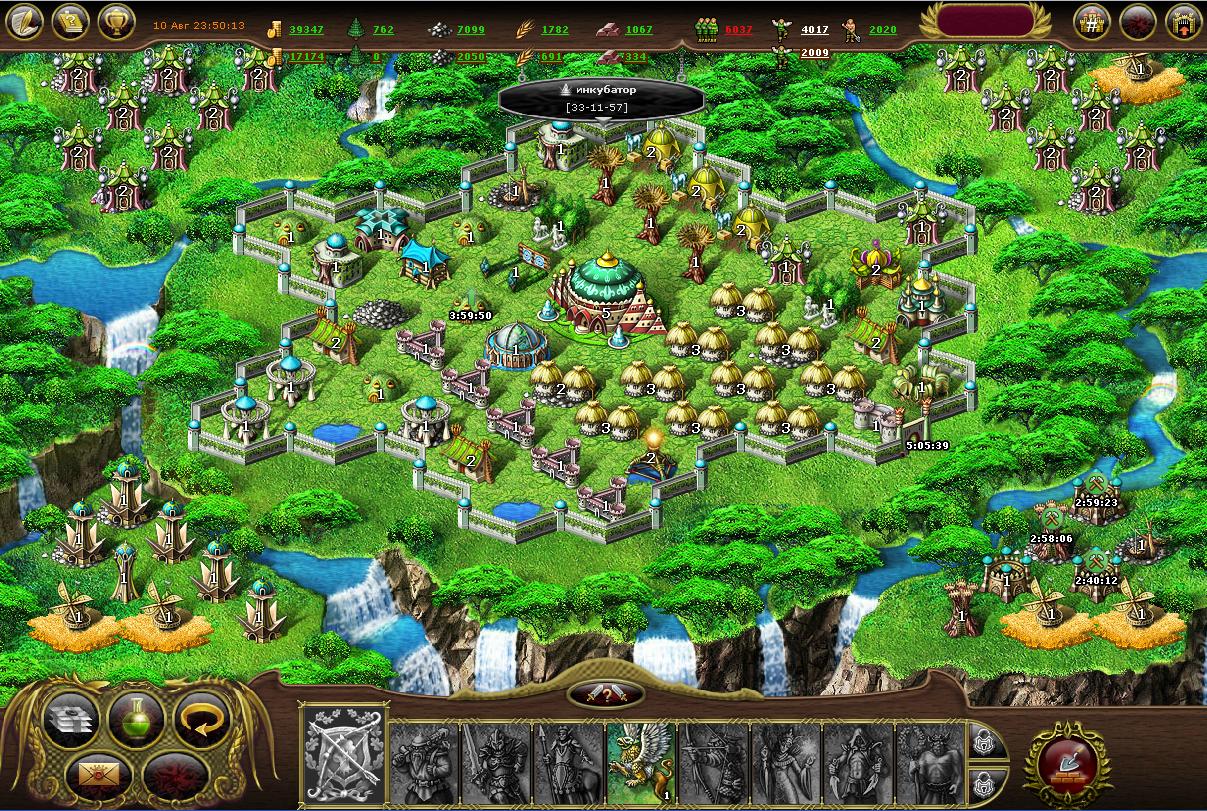Open the green potion flask button

pyautogui.click(x=136, y=716)
